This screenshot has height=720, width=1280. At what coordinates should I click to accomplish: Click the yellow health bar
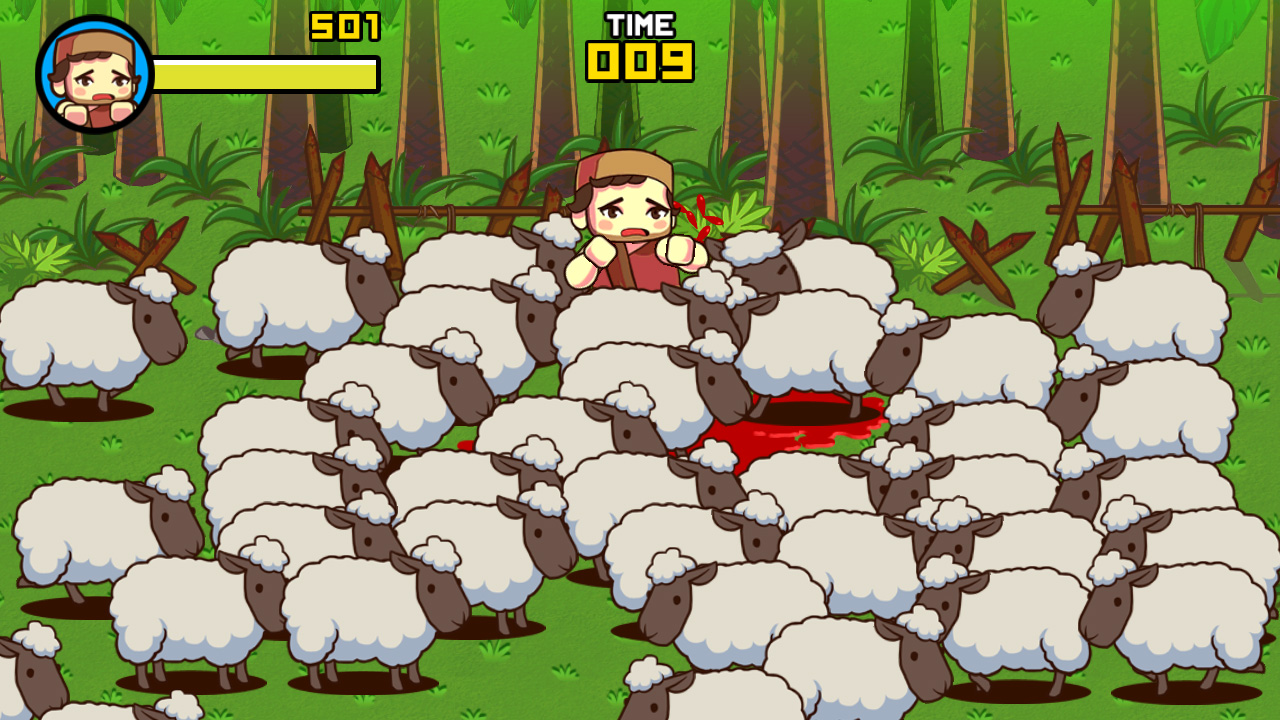267,70
